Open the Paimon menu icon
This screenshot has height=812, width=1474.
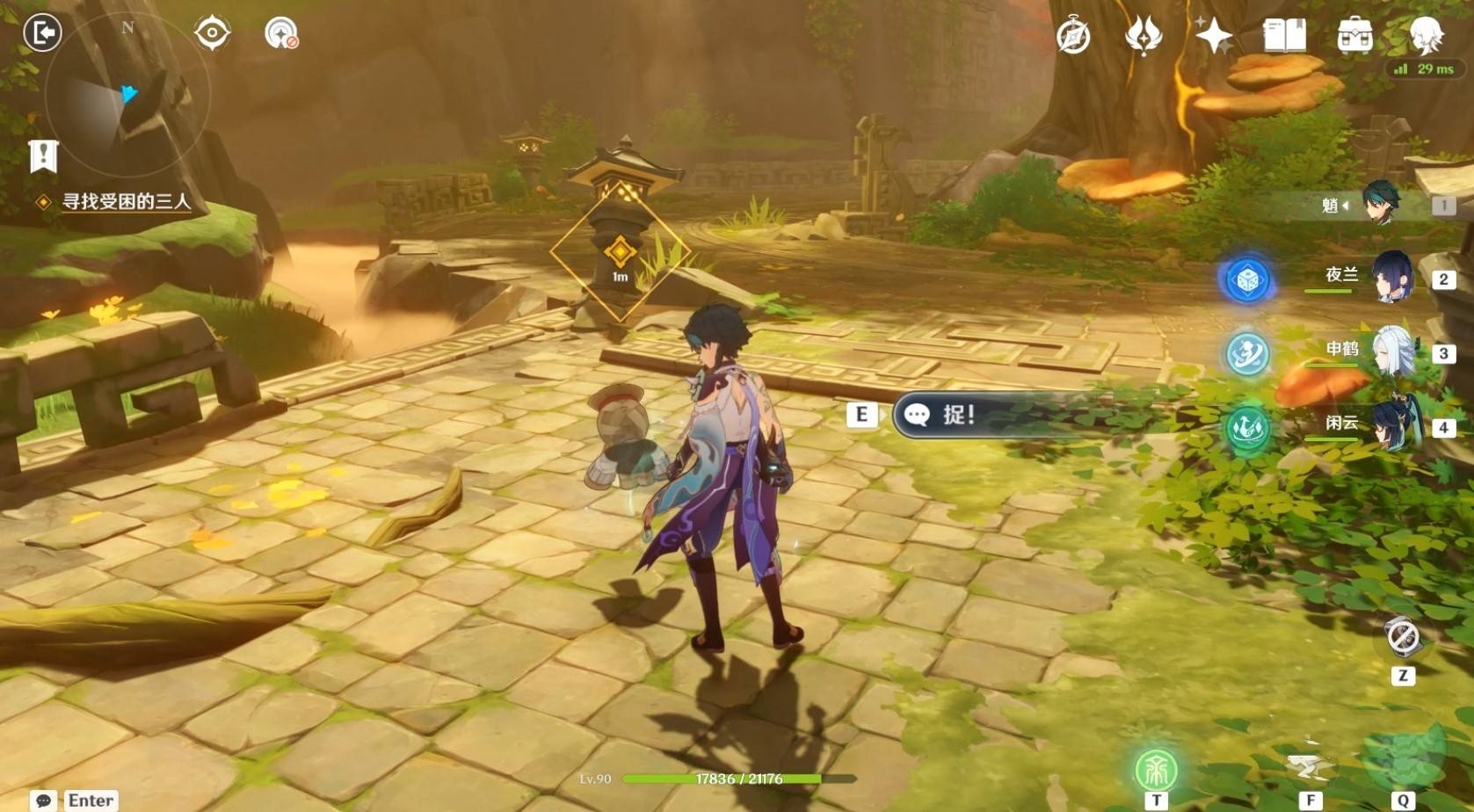[x=1426, y=34]
